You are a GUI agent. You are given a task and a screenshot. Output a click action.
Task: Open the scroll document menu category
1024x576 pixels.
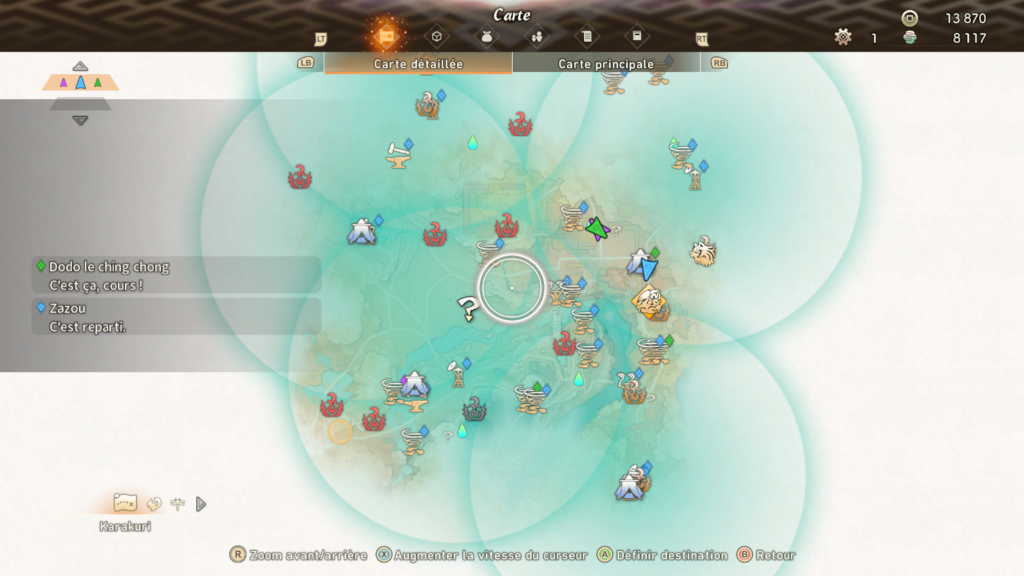pos(587,37)
